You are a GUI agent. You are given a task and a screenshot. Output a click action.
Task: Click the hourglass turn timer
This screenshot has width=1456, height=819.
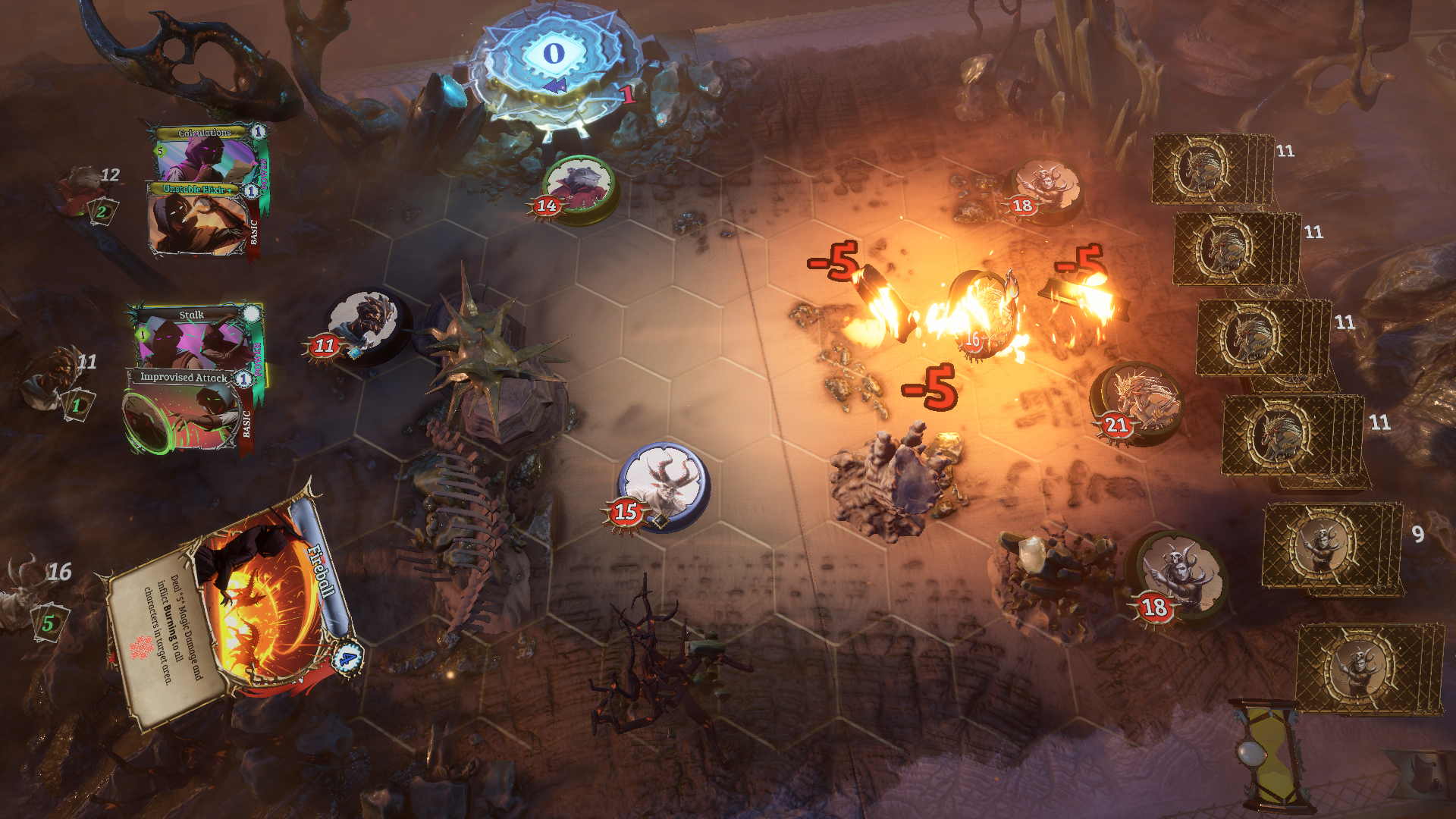coord(1274,751)
